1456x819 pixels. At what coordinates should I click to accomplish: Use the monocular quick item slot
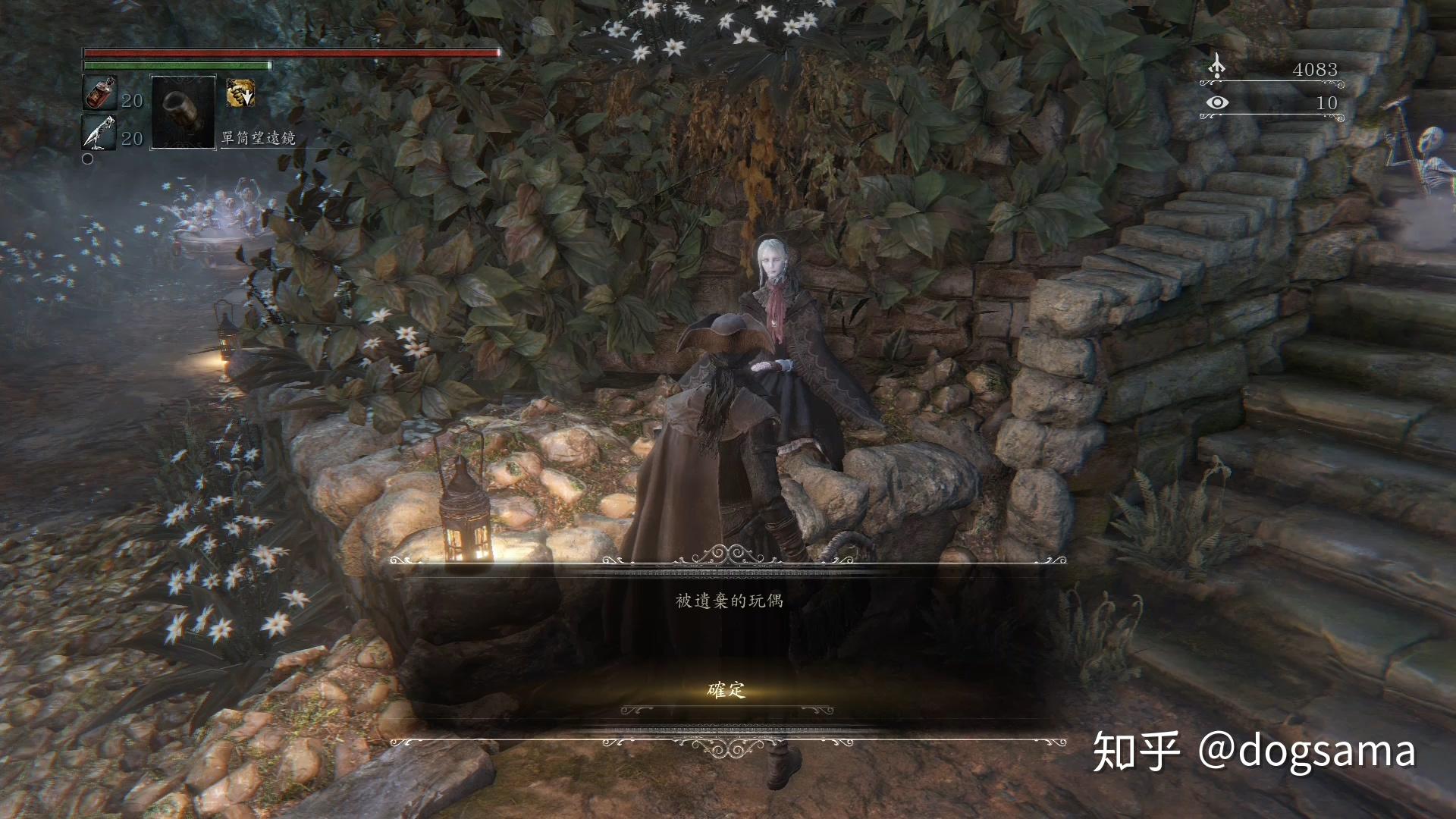pos(184,111)
